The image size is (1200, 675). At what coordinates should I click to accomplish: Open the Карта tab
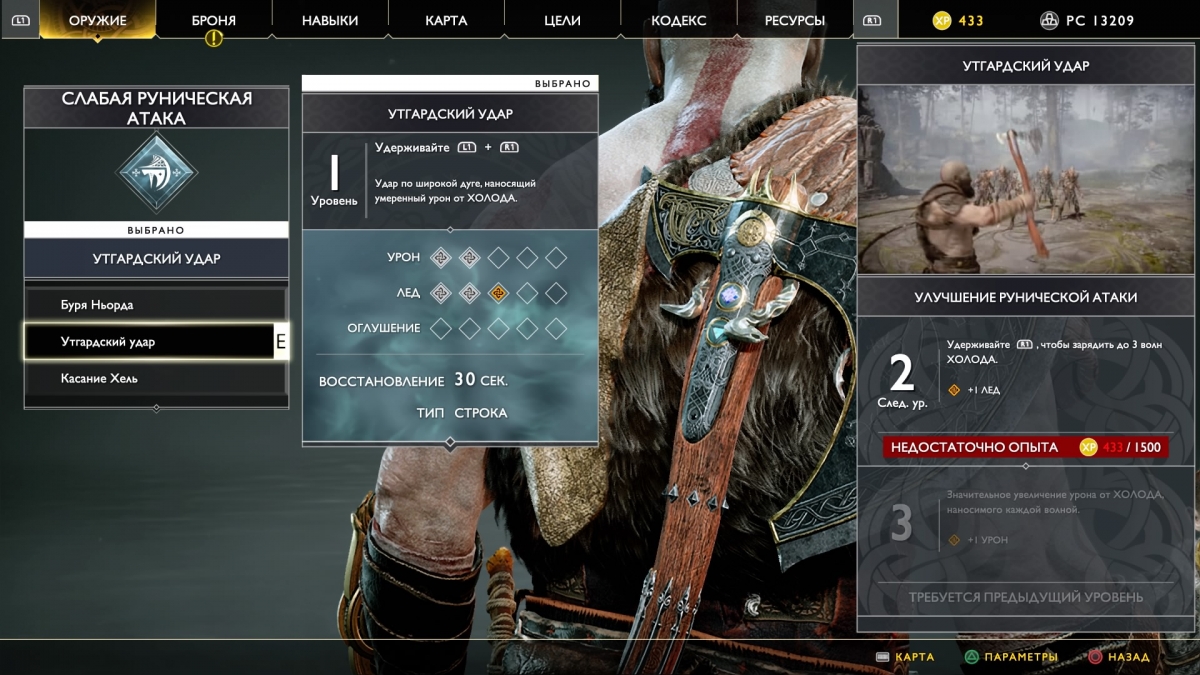(445, 20)
